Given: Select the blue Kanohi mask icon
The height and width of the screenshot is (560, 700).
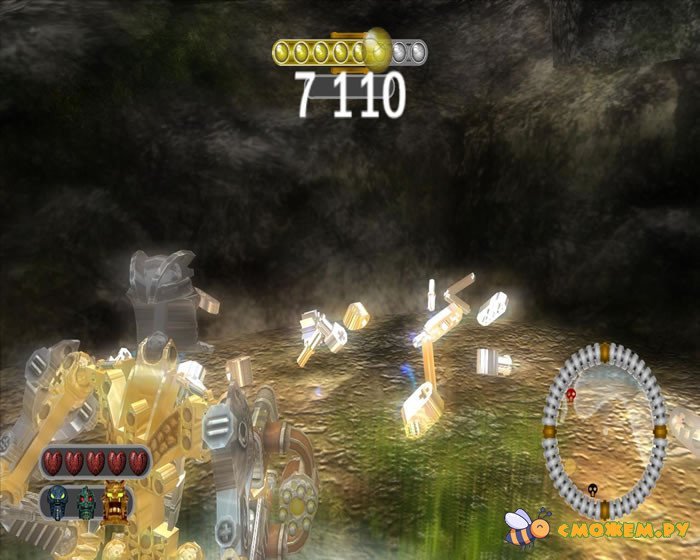Looking at the screenshot, I should click(x=57, y=498).
